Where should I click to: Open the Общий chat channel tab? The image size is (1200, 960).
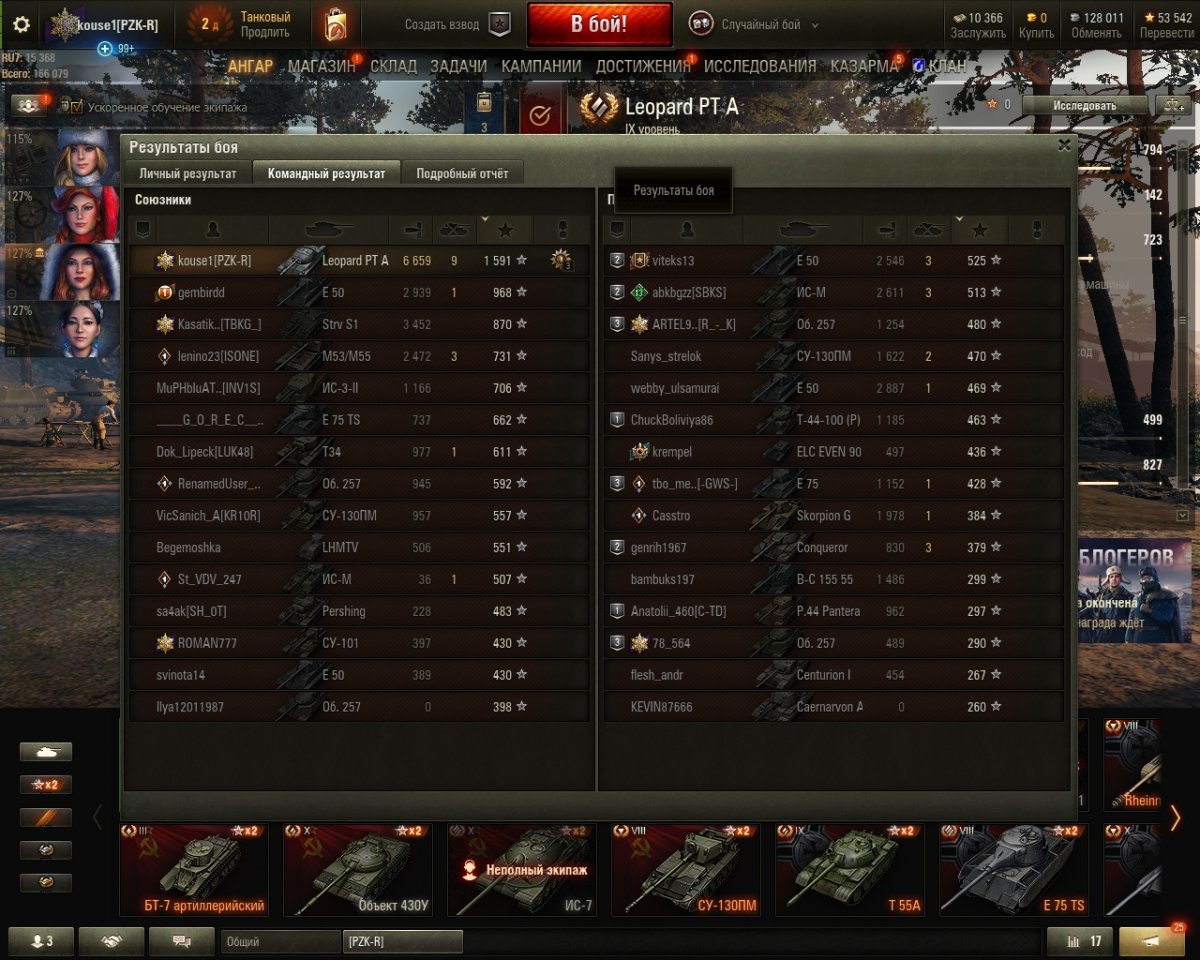click(x=280, y=941)
